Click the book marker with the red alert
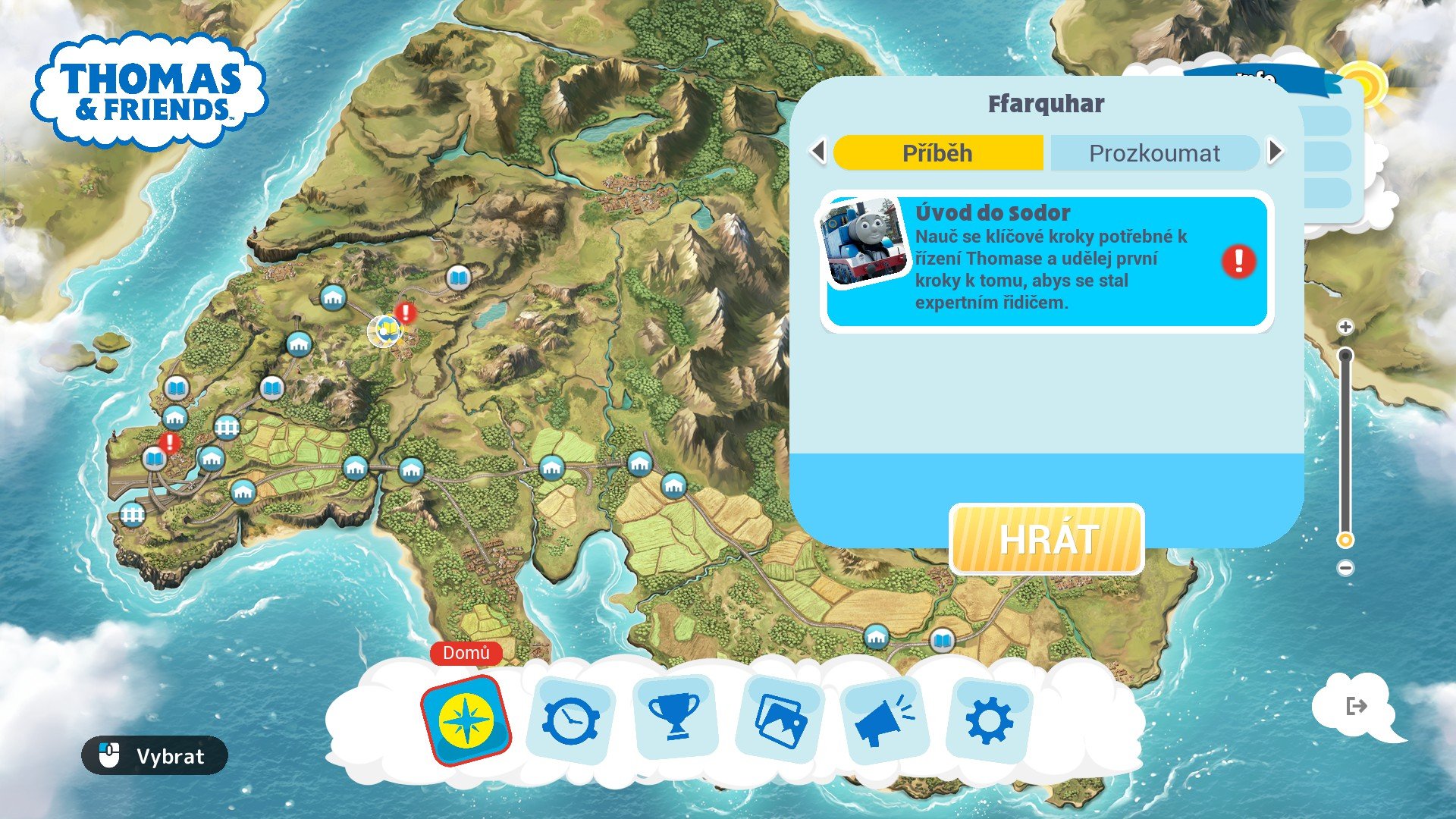 click(155, 457)
